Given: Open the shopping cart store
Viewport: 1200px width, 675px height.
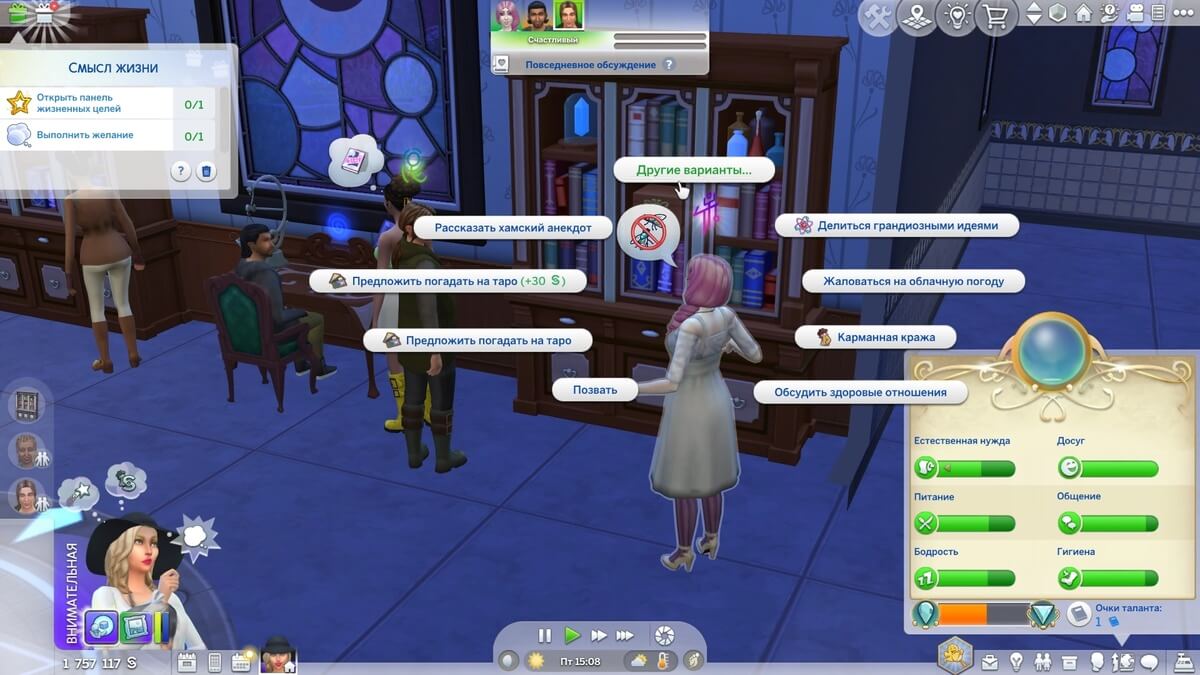Looking at the screenshot, I should click(x=995, y=16).
